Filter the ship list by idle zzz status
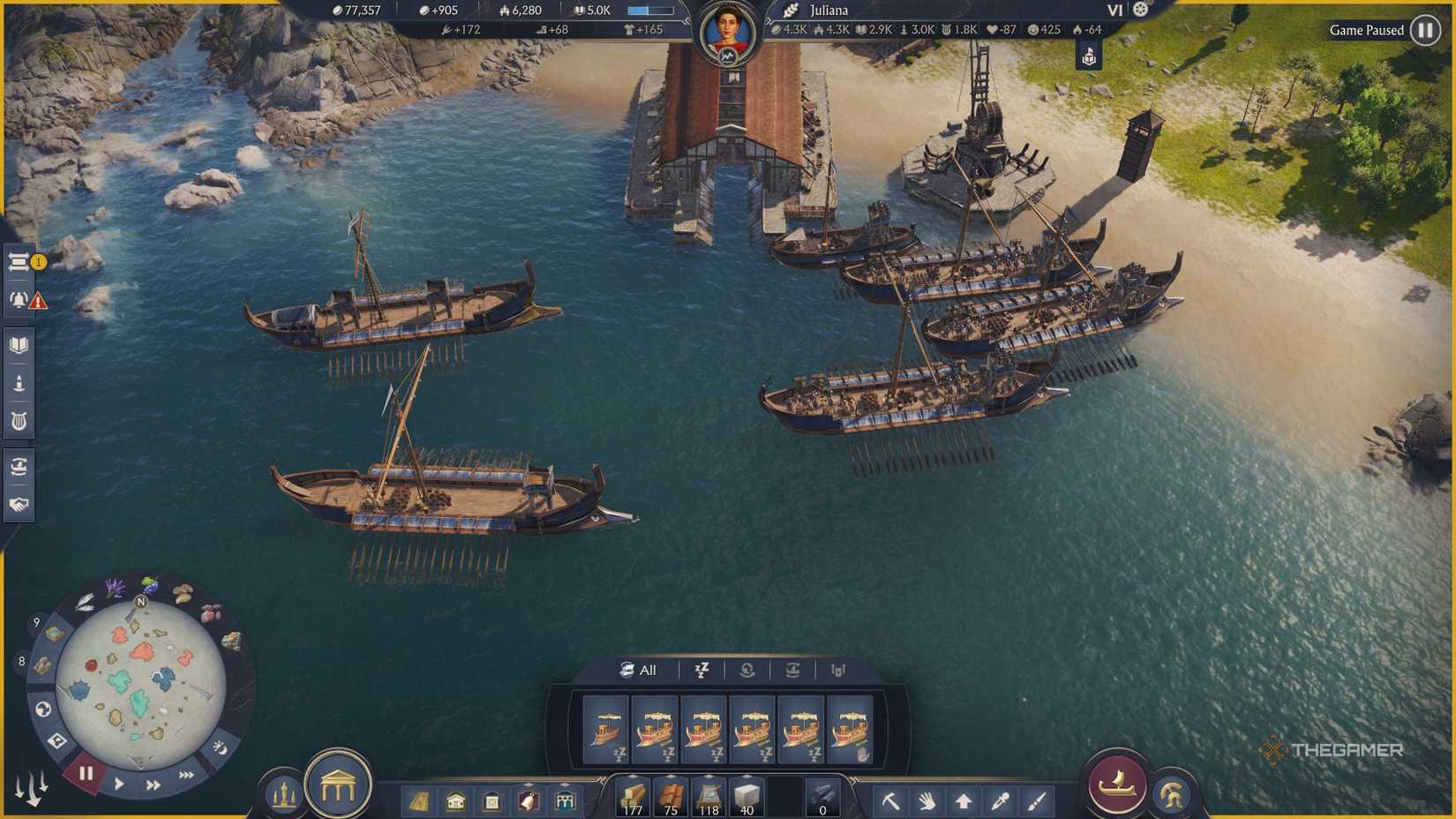Screen dimensions: 1456x819 pyautogui.click(x=702, y=671)
